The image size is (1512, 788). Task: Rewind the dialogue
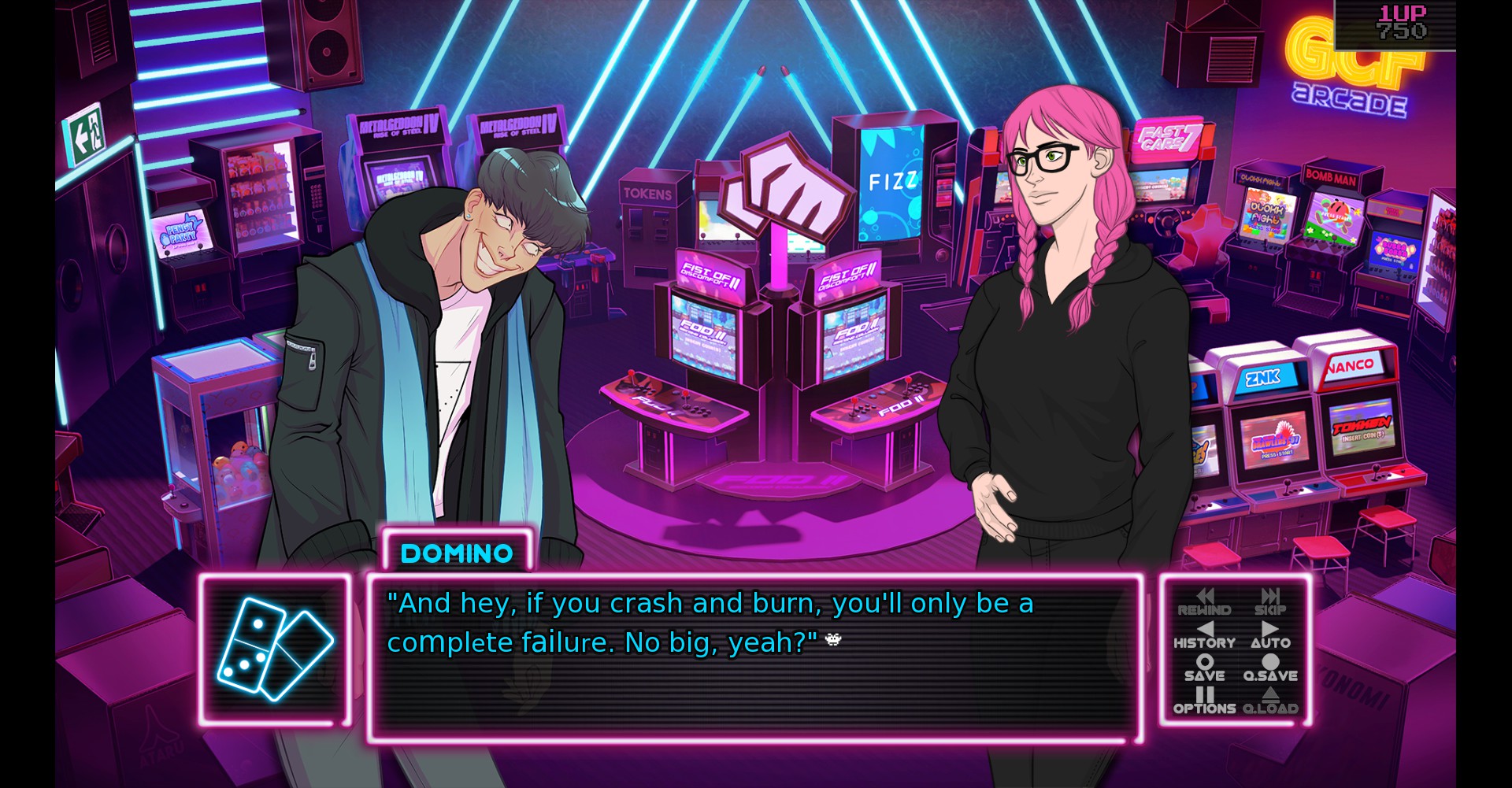click(1204, 602)
